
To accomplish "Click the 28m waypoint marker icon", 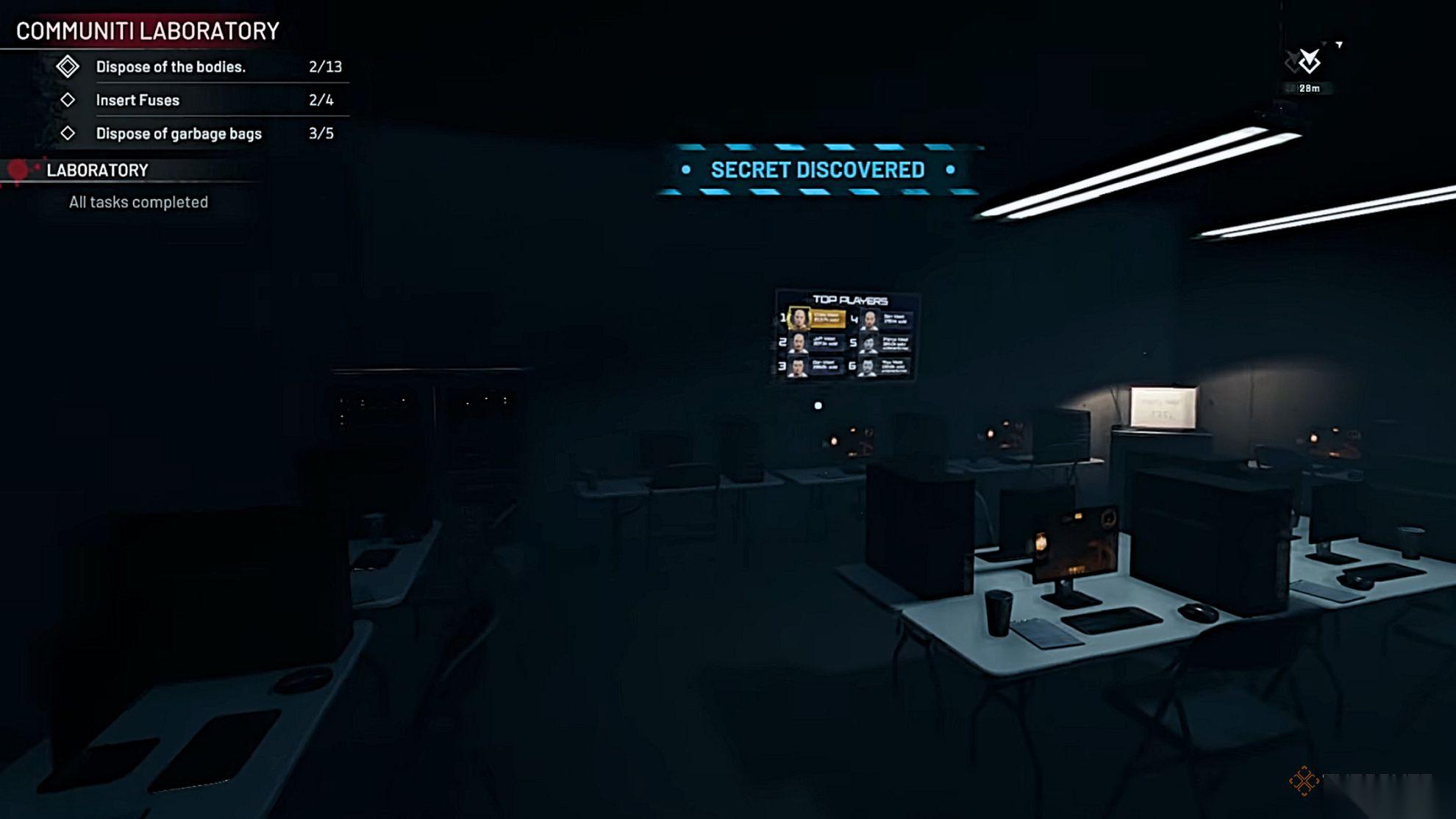I will coord(1308,62).
